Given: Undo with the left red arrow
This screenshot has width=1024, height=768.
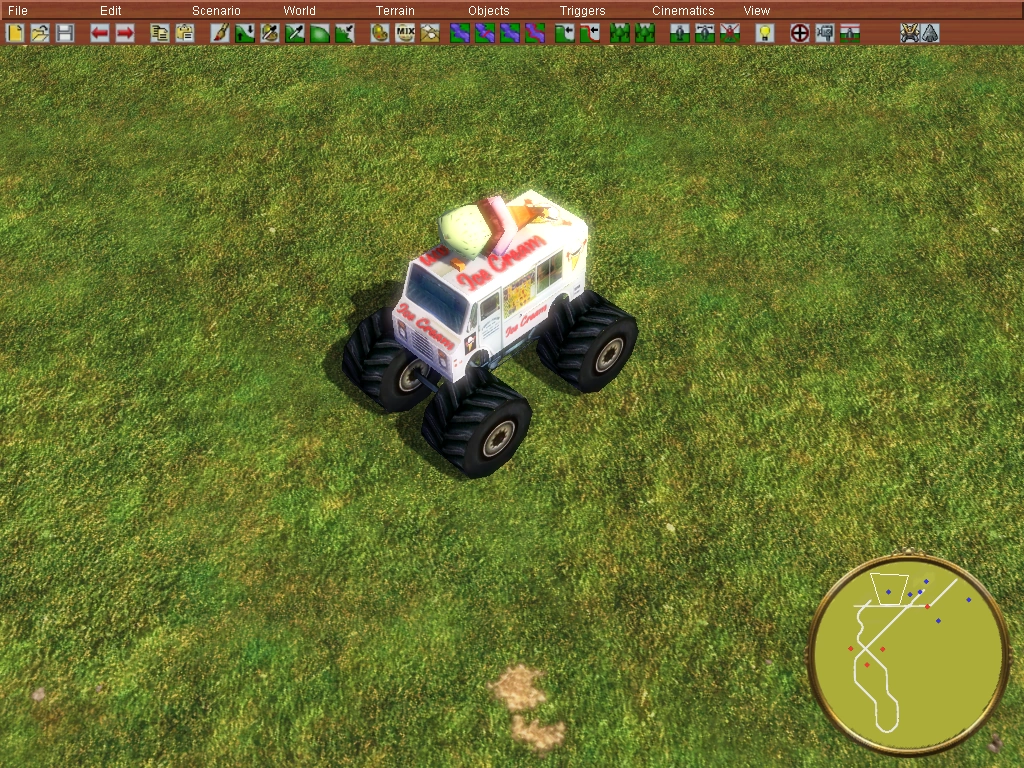Looking at the screenshot, I should (99, 33).
